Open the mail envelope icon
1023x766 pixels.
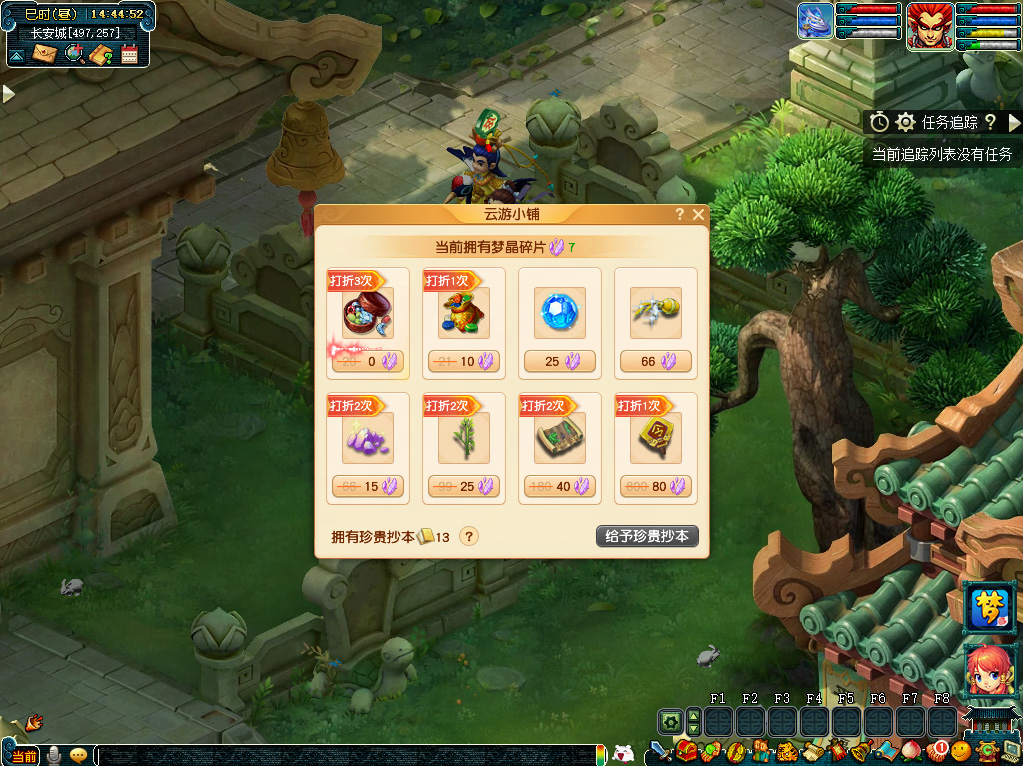pyautogui.click(x=44, y=54)
